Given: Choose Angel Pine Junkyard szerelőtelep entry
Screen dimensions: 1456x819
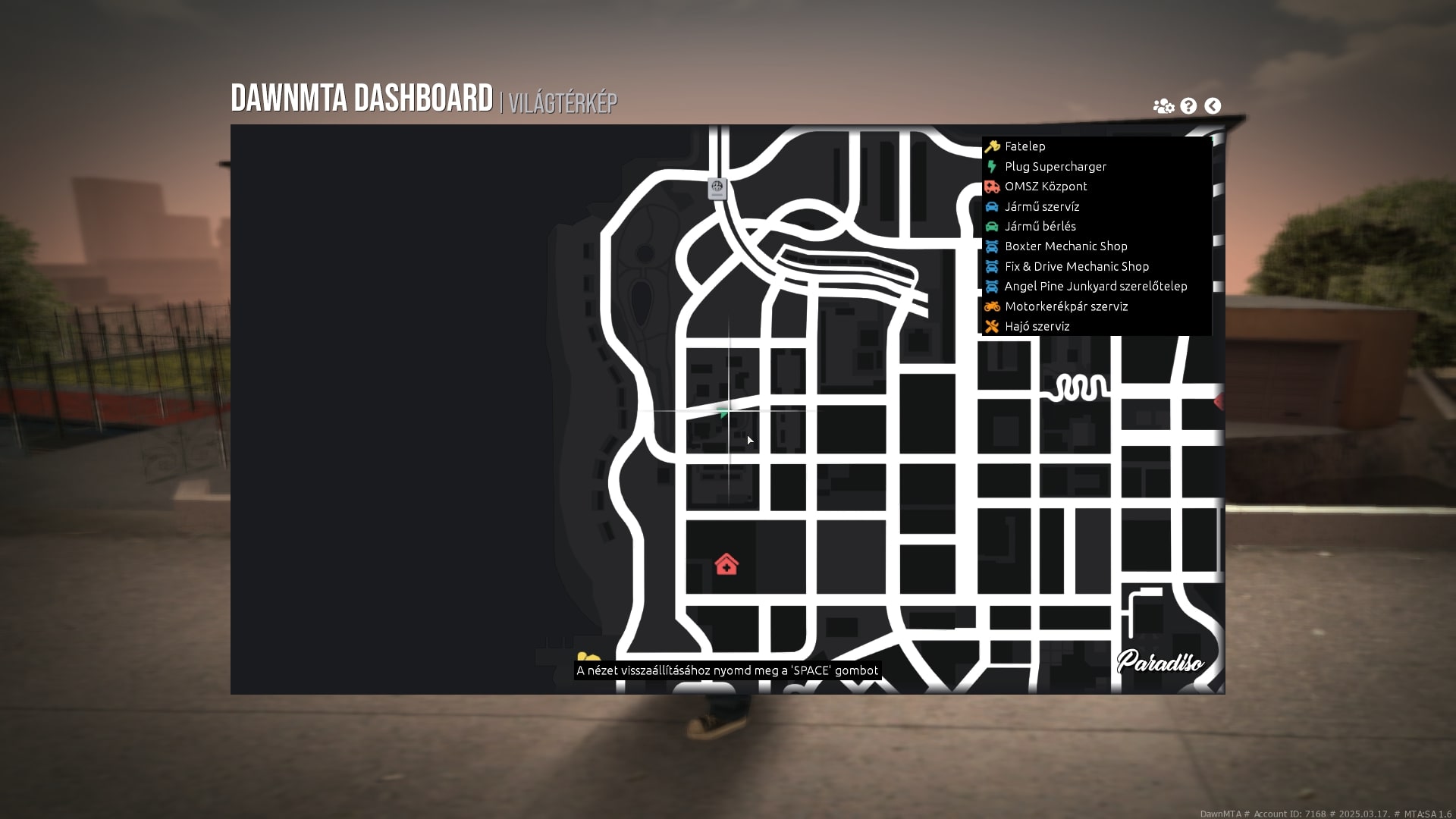Looking at the screenshot, I should [x=1095, y=287].
